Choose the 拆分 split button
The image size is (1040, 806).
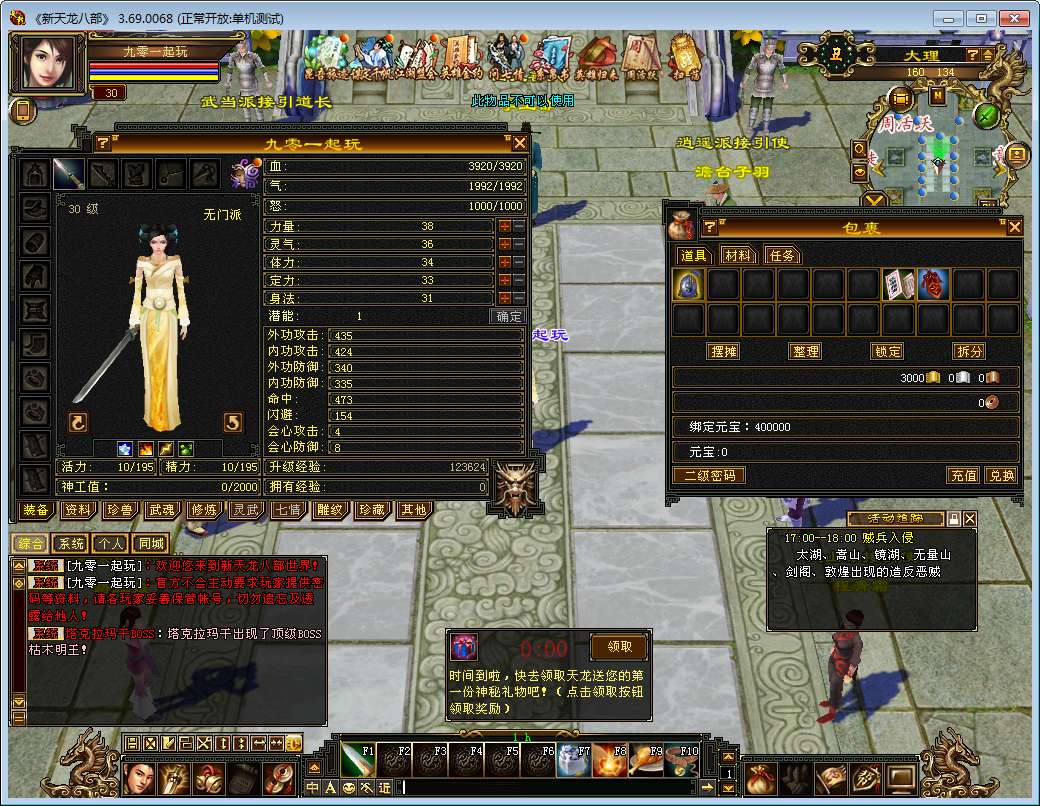click(x=969, y=351)
